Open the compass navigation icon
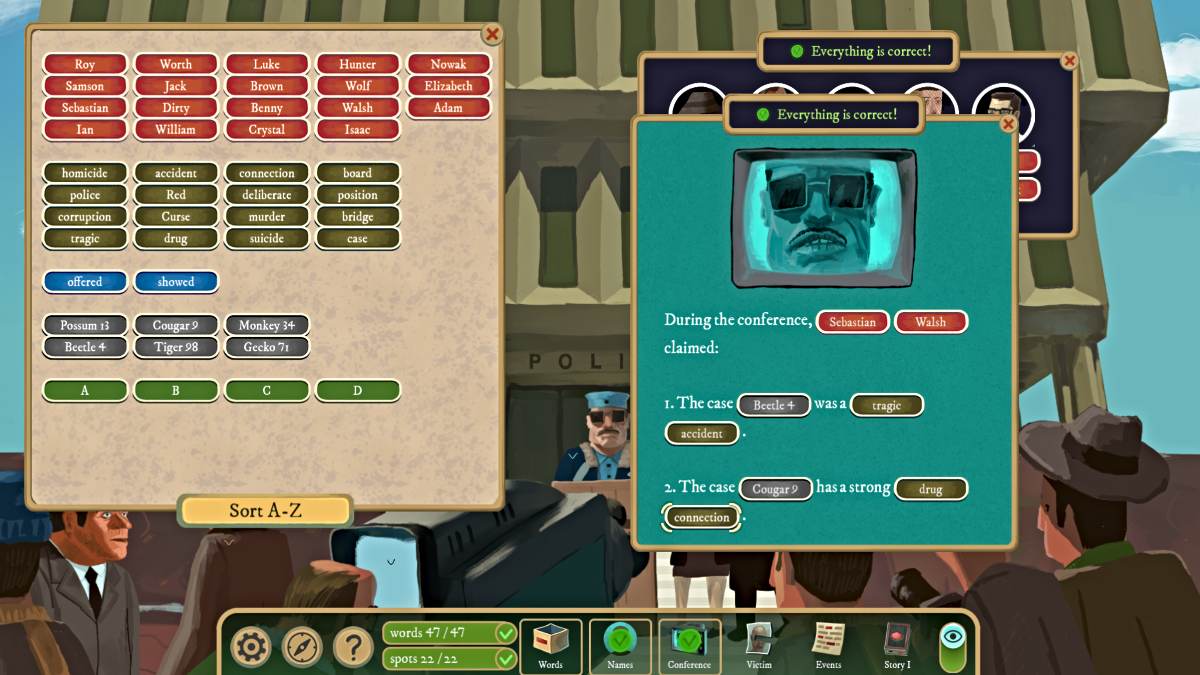 302,647
